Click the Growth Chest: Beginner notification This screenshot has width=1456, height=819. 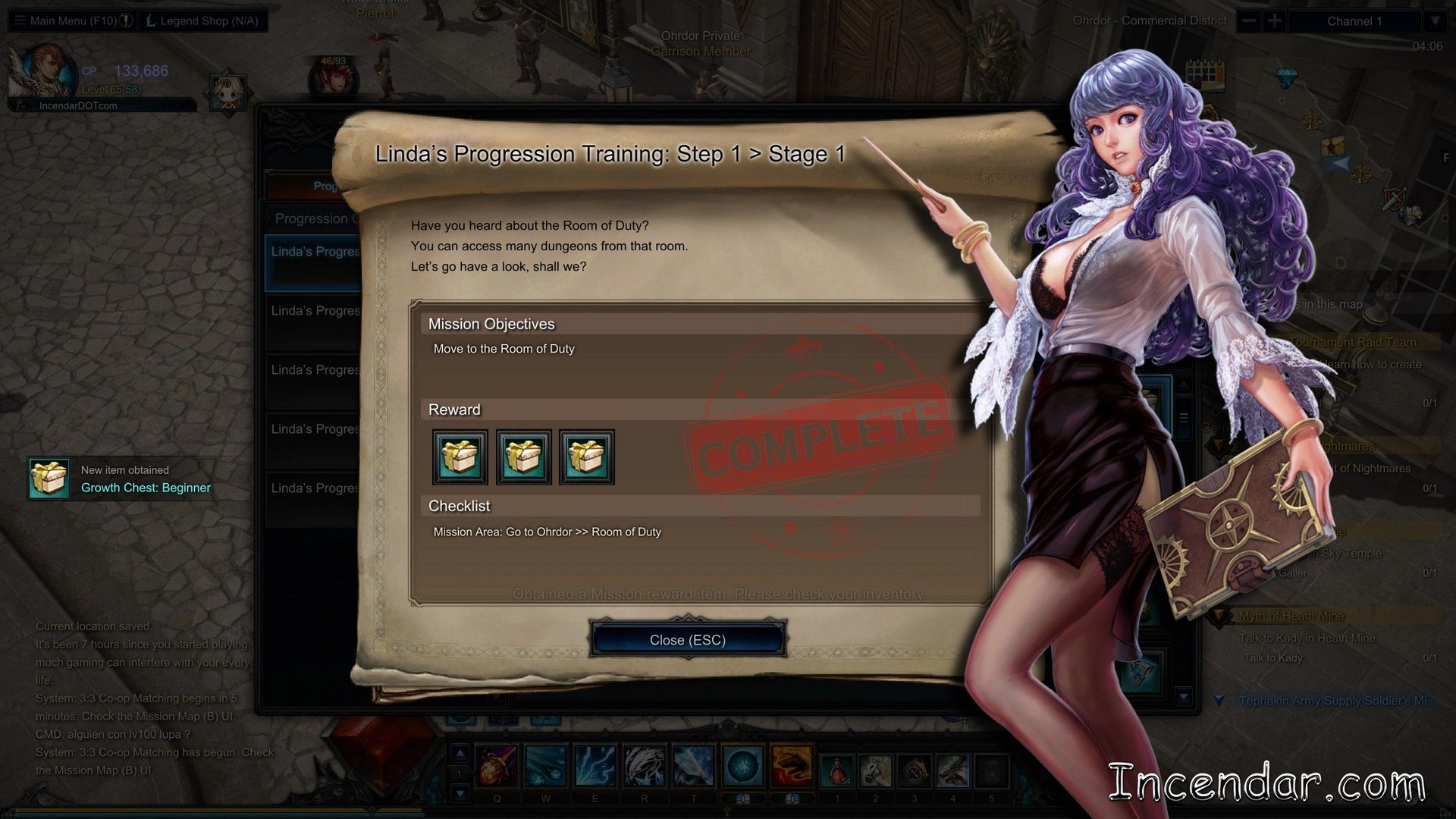(121, 479)
